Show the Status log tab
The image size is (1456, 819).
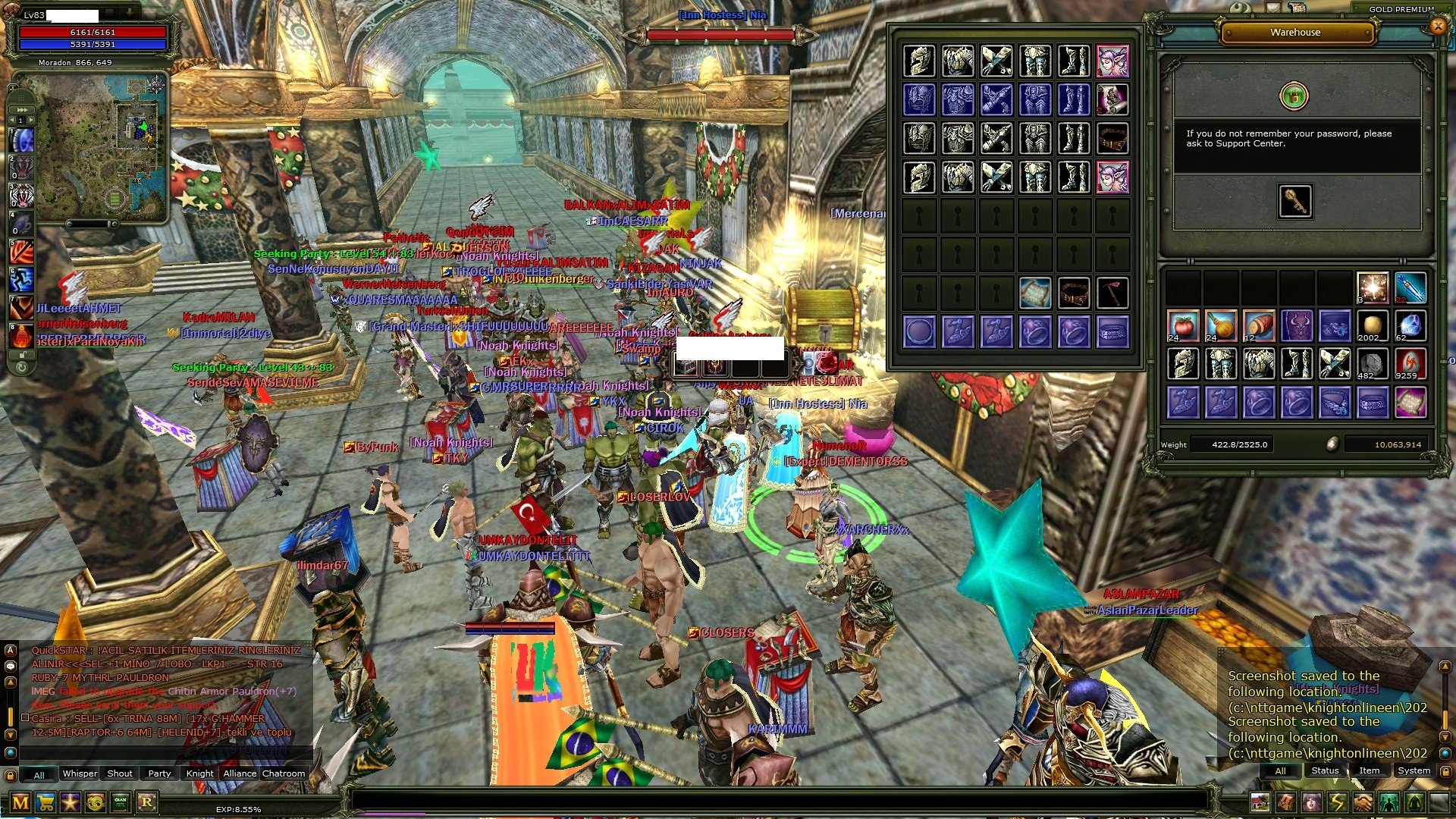pyautogui.click(x=1325, y=770)
